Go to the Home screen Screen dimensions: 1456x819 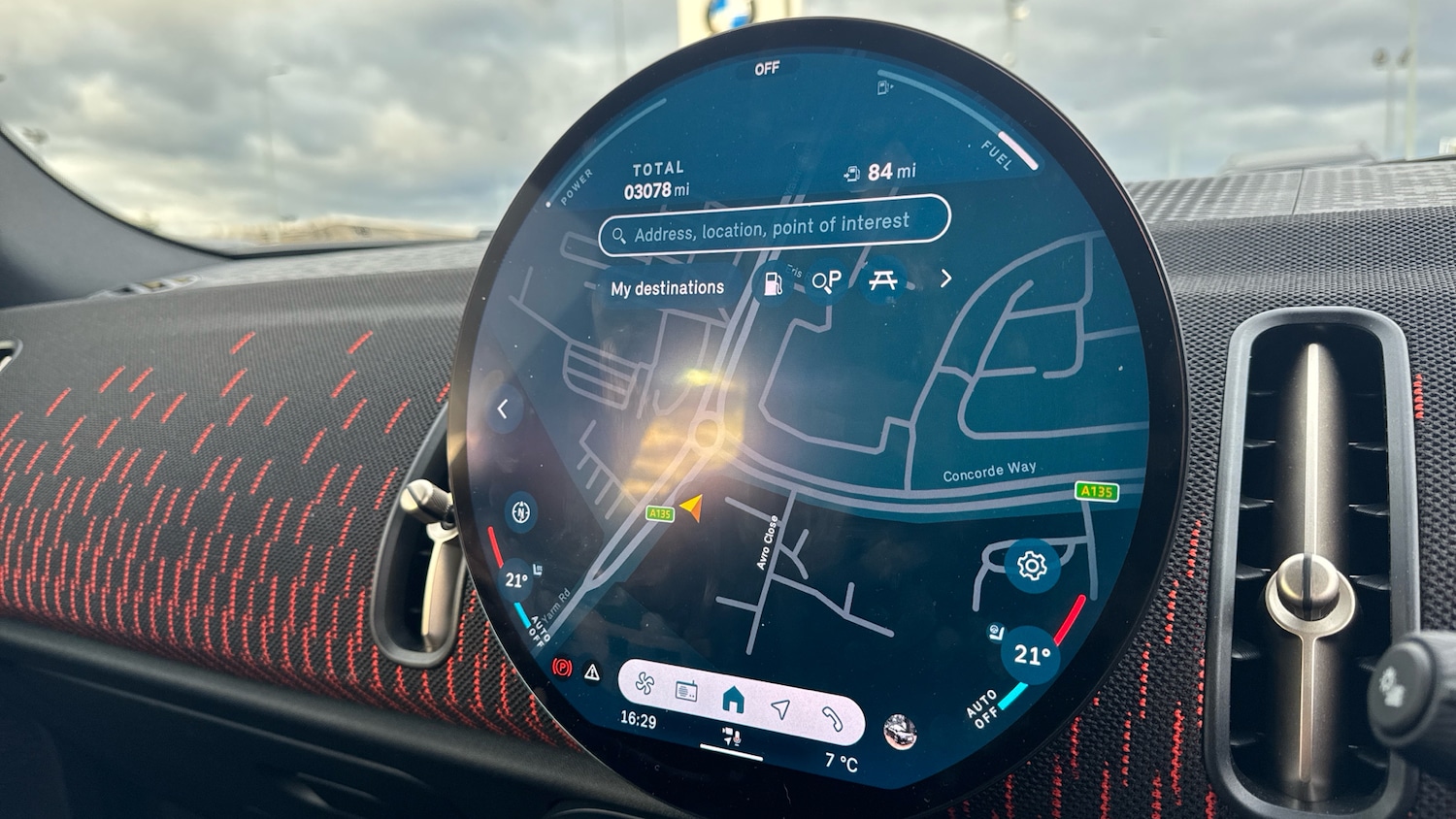coord(733,699)
